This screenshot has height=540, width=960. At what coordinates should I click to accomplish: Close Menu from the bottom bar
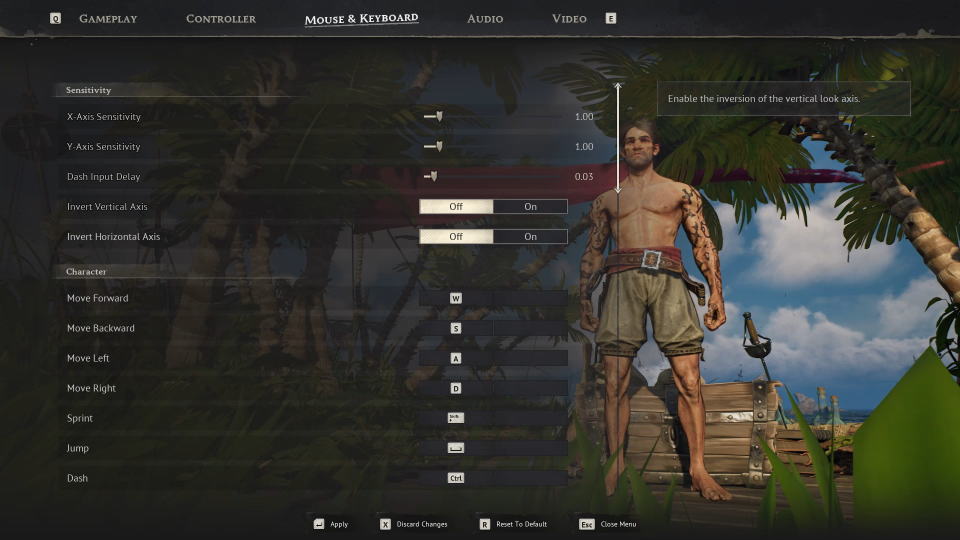point(608,524)
